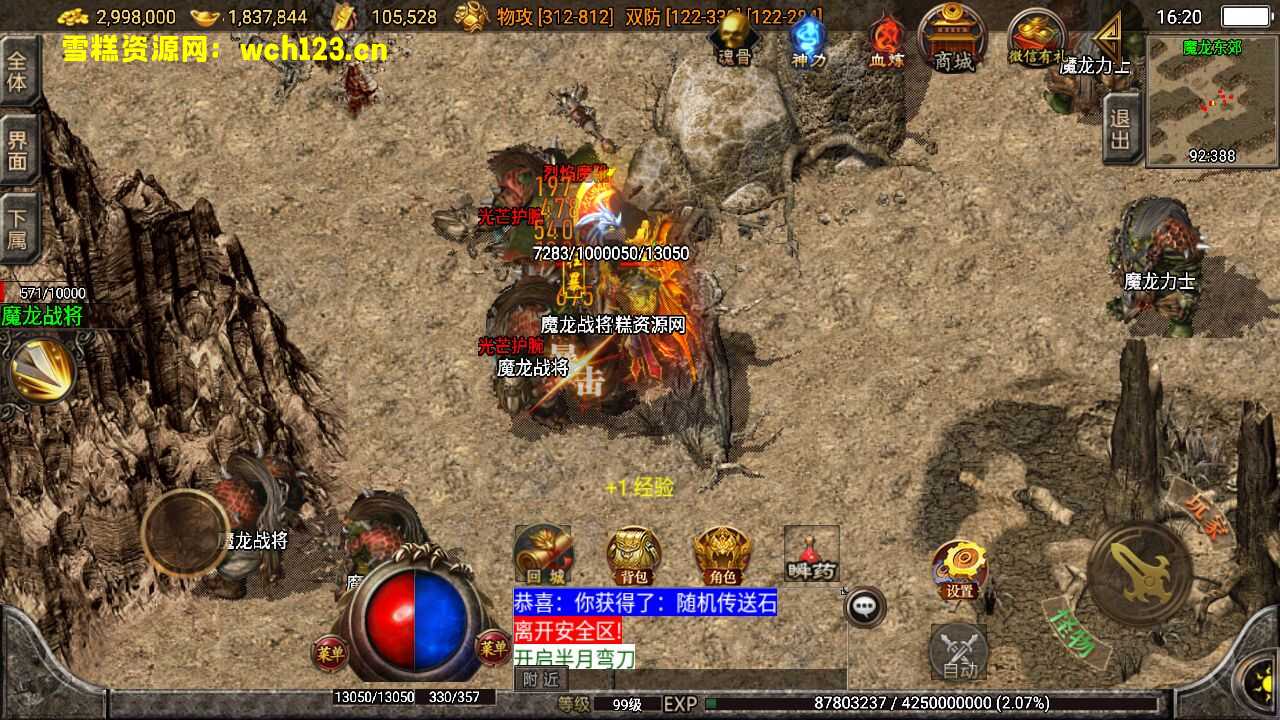Toggle 自动 auto-combat
The image size is (1280, 720).
[959, 652]
